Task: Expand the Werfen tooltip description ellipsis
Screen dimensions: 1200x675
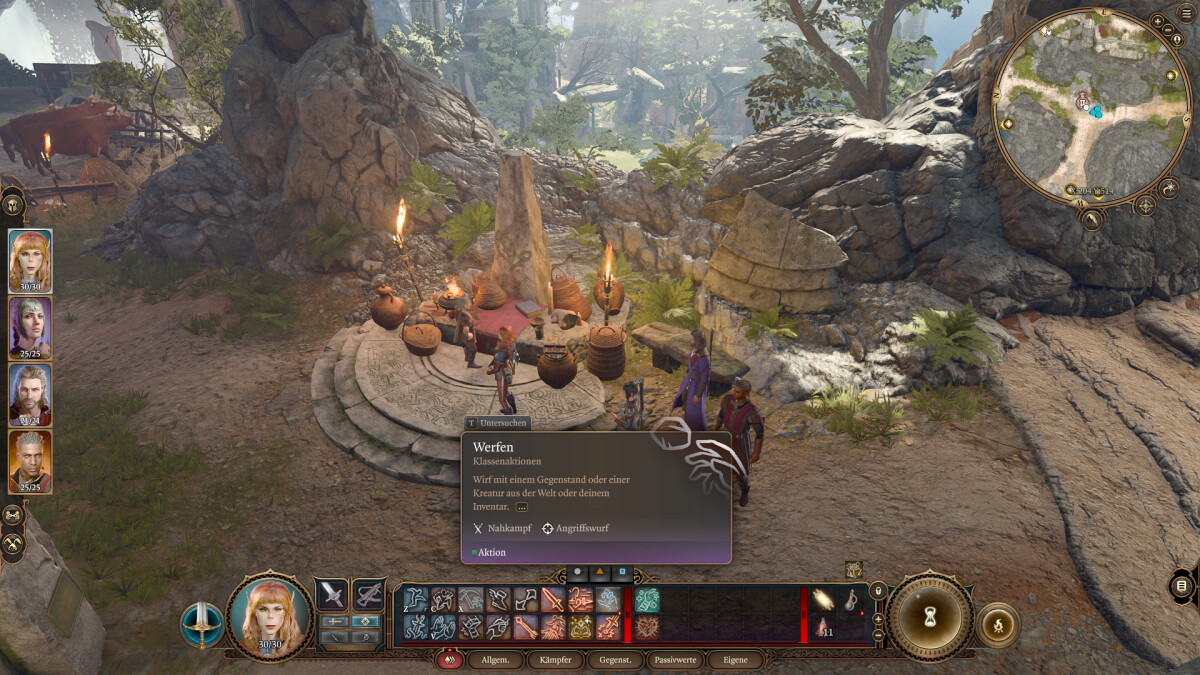Action: coord(522,507)
